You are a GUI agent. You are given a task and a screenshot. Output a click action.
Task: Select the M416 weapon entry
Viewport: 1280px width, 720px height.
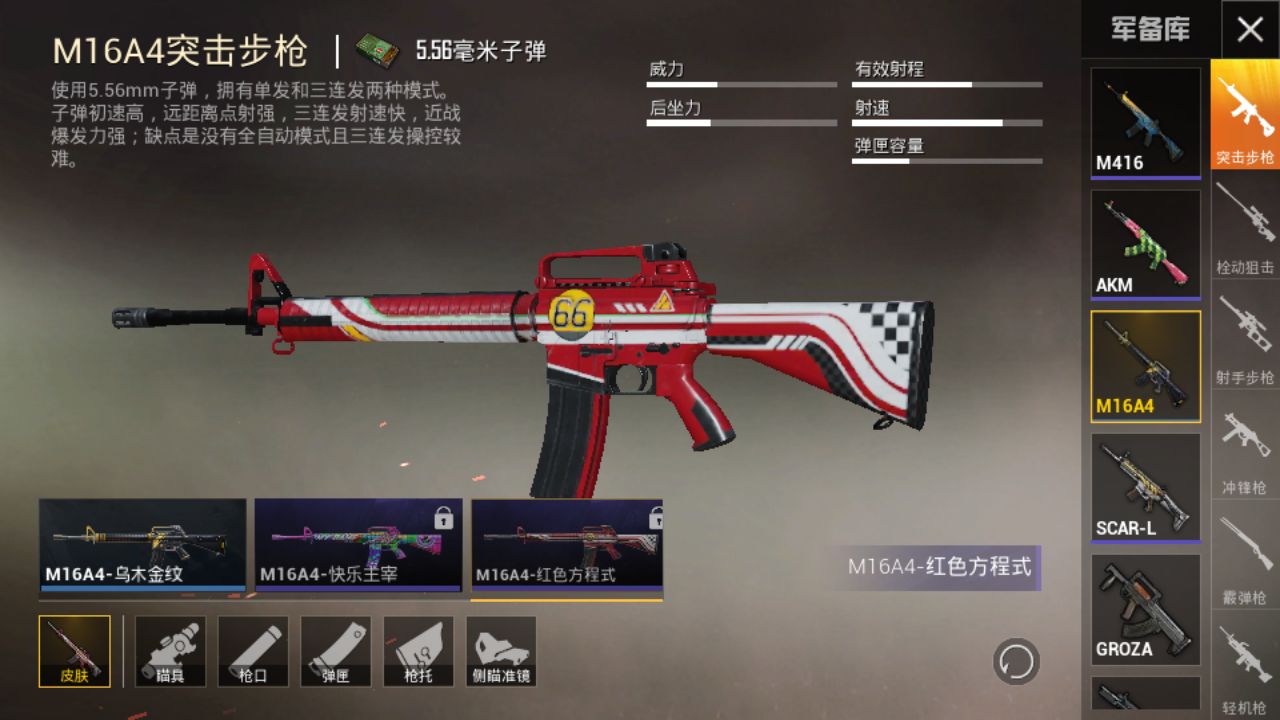pyautogui.click(x=1145, y=123)
